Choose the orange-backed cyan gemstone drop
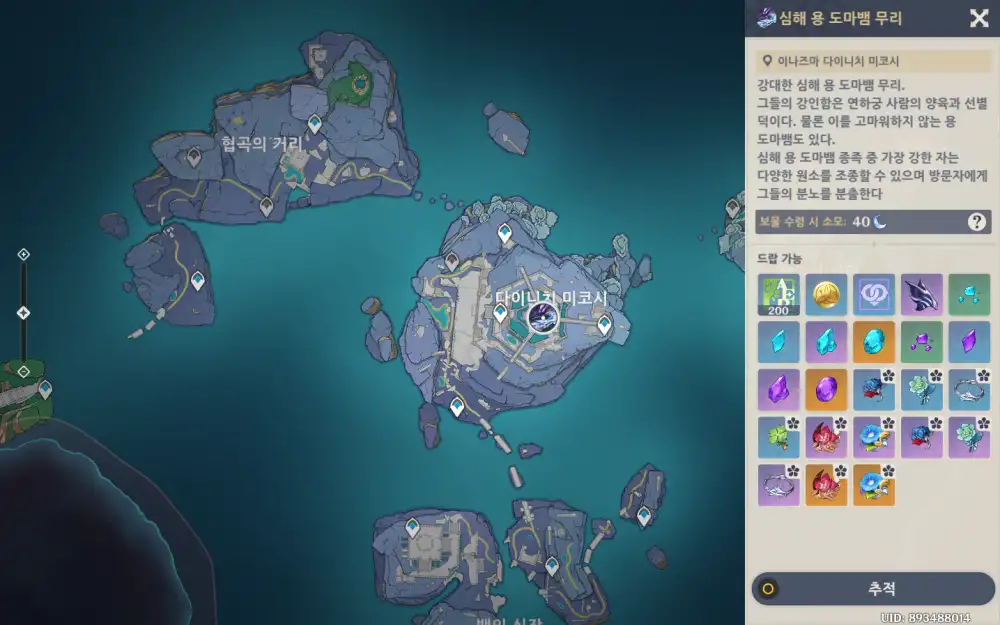1000x625 pixels. pyautogui.click(x=873, y=341)
